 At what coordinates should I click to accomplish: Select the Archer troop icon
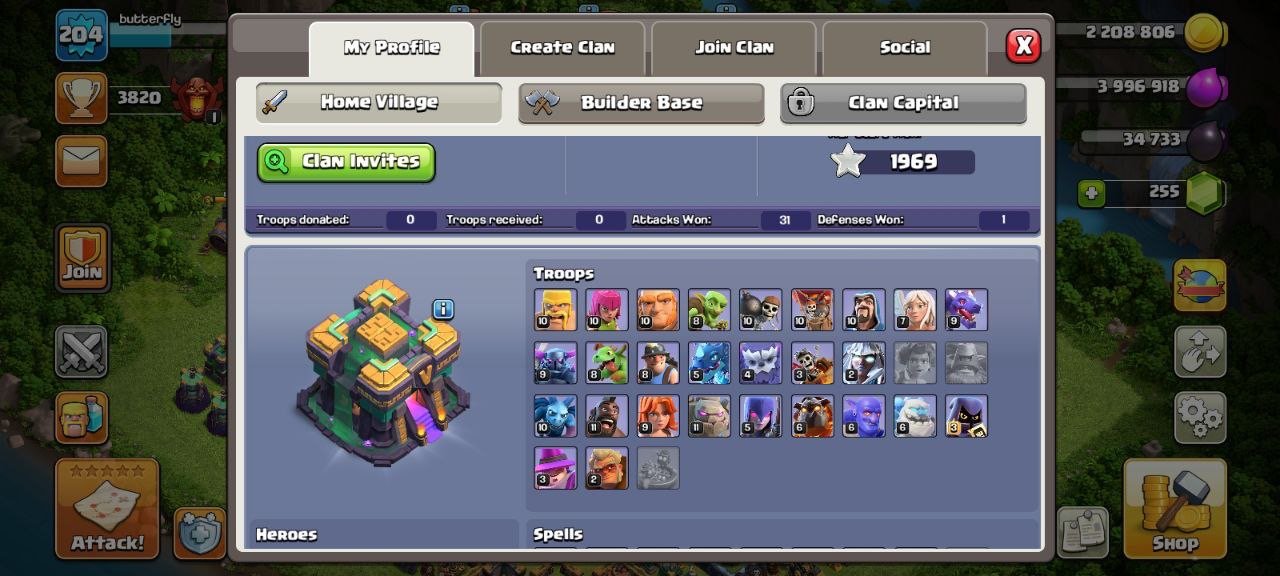pos(606,310)
